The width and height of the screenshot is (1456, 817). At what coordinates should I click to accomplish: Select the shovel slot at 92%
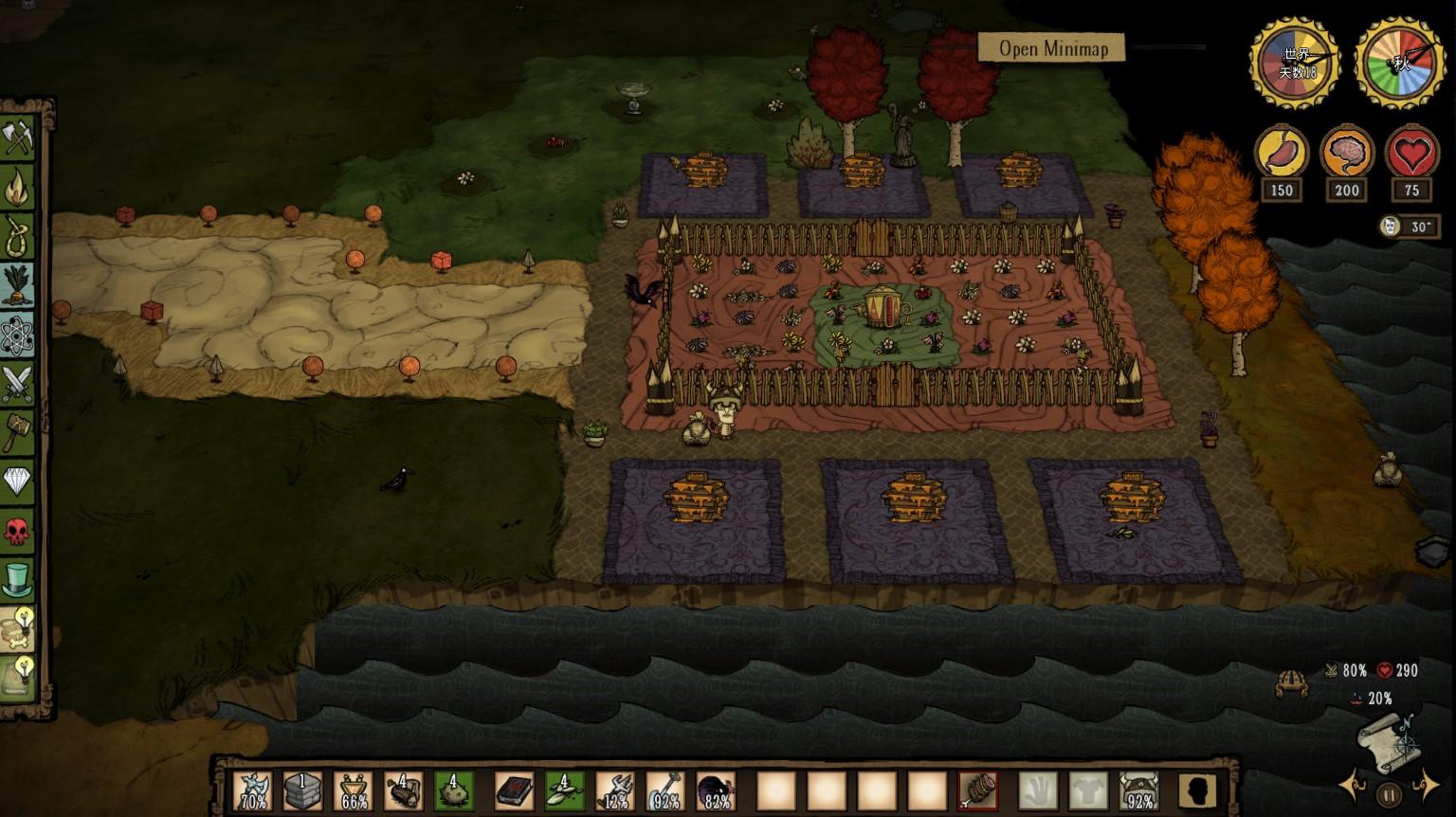(x=665, y=790)
